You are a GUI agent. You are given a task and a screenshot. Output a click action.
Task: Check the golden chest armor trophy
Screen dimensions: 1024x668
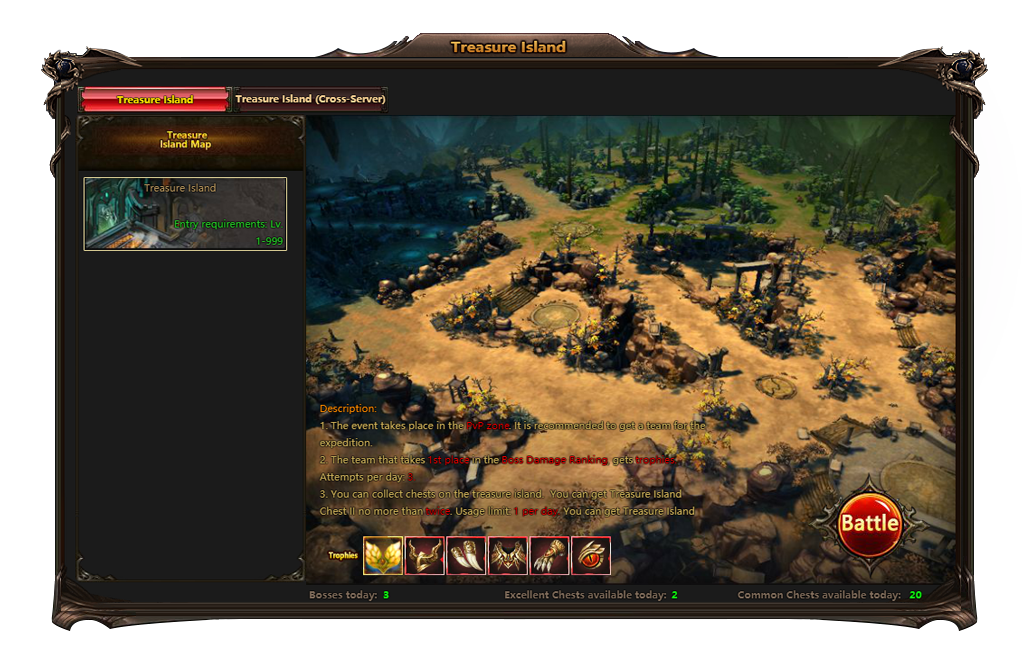[508, 555]
